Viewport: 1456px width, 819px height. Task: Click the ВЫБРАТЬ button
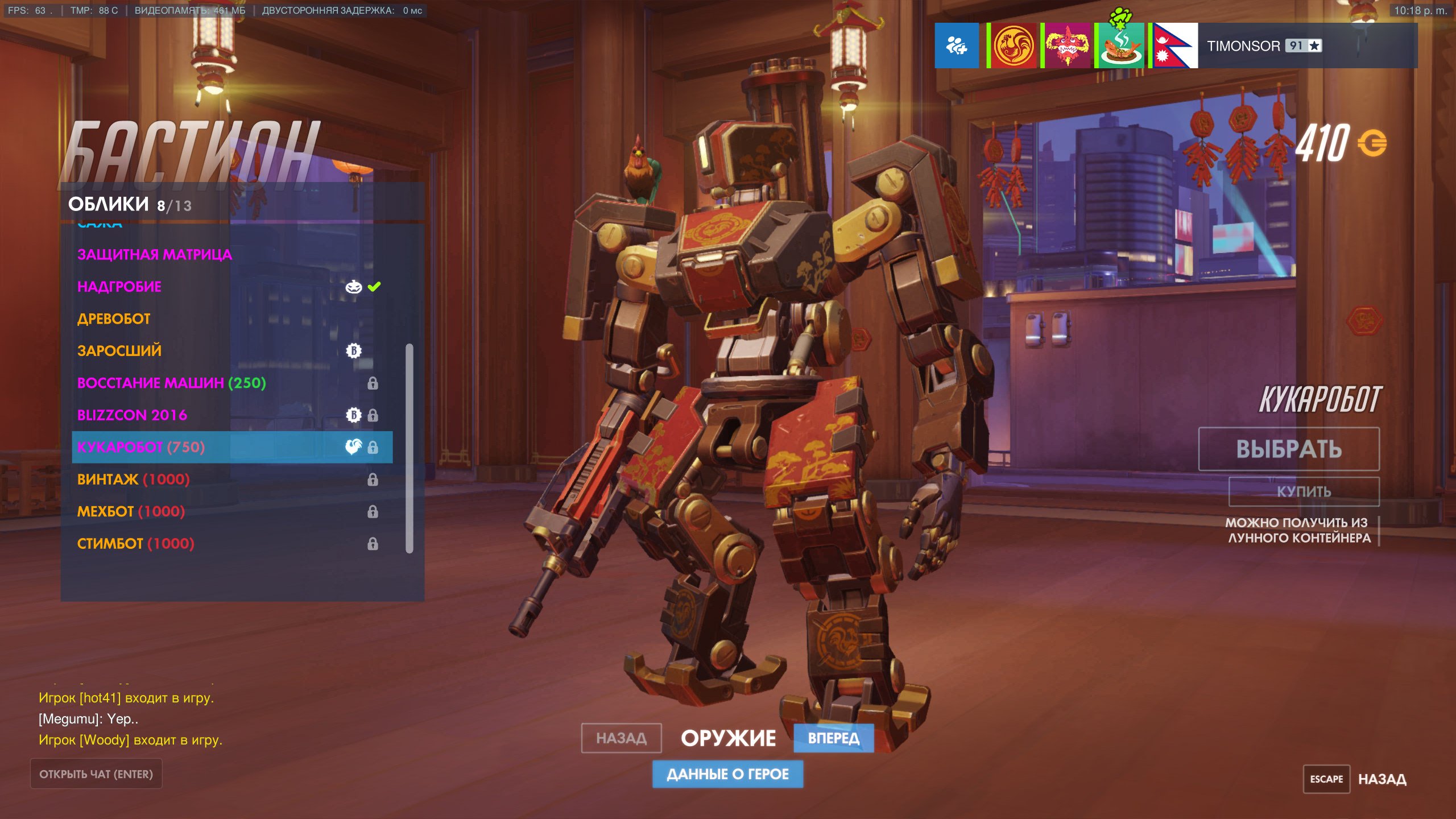(x=1289, y=449)
